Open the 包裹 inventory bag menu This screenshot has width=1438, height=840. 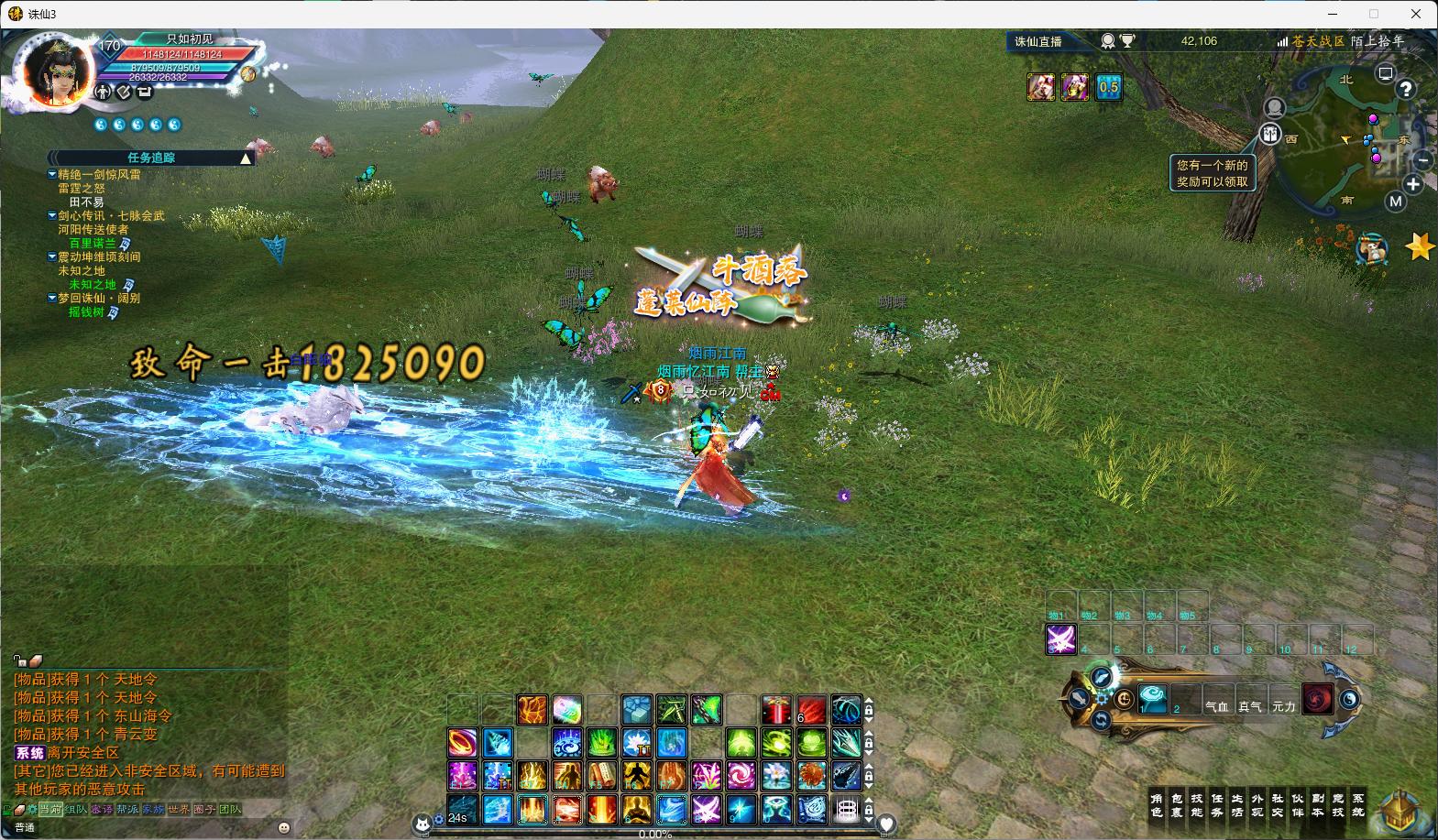coord(1177,805)
